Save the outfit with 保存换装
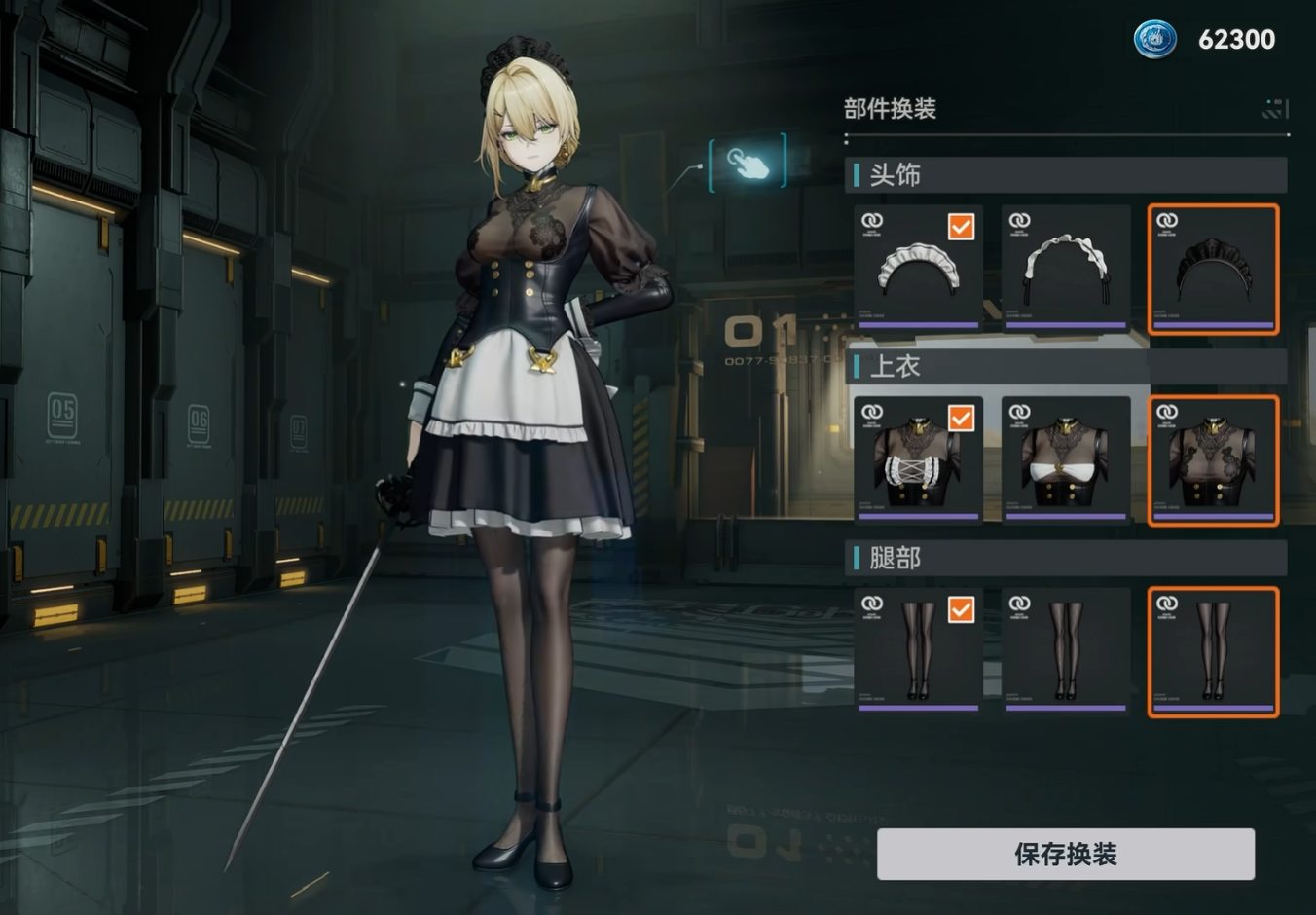The image size is (1316, 915). click(x=1065, y=855)
